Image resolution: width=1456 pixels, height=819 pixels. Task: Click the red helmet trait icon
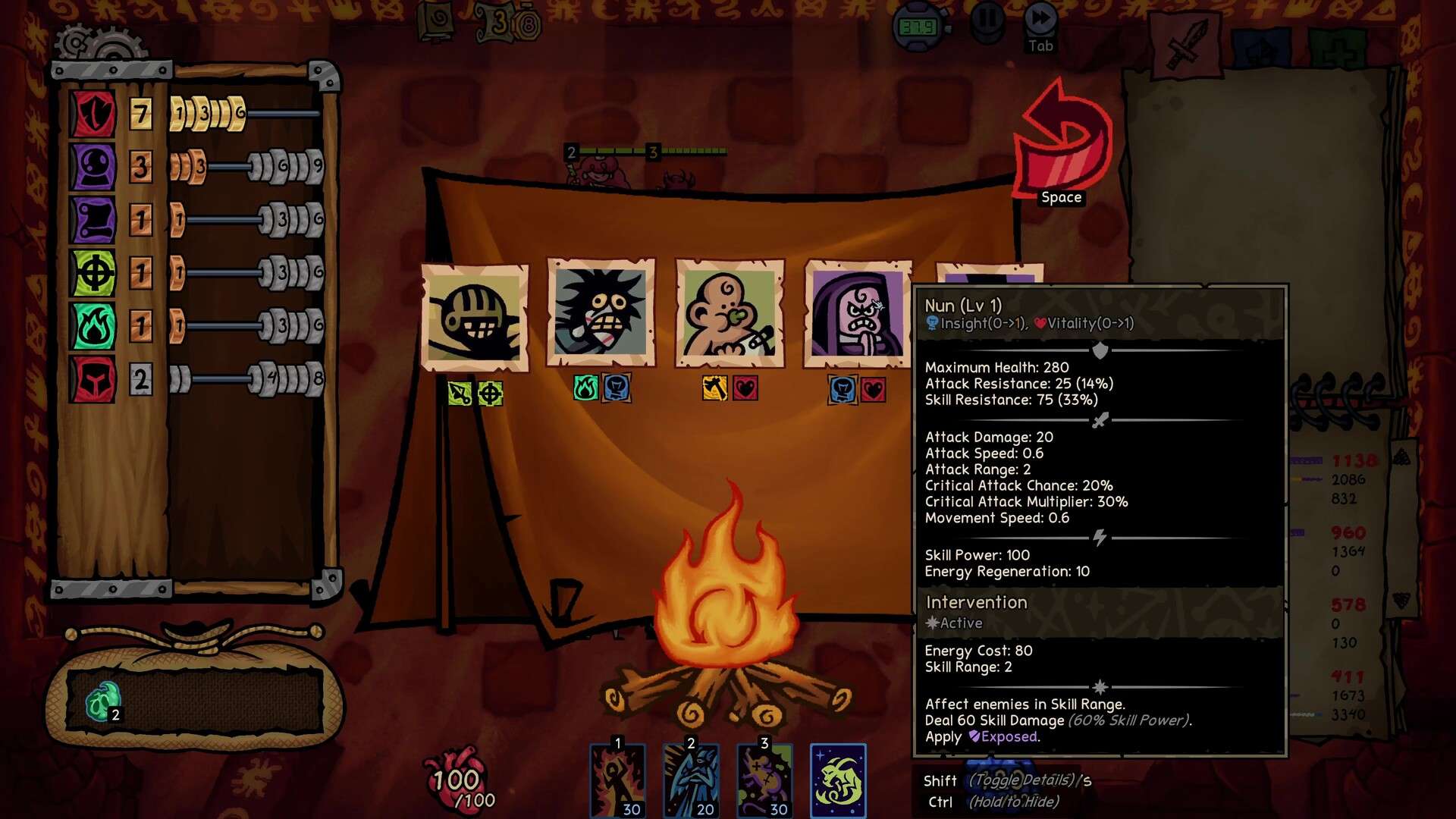[93, 379]
